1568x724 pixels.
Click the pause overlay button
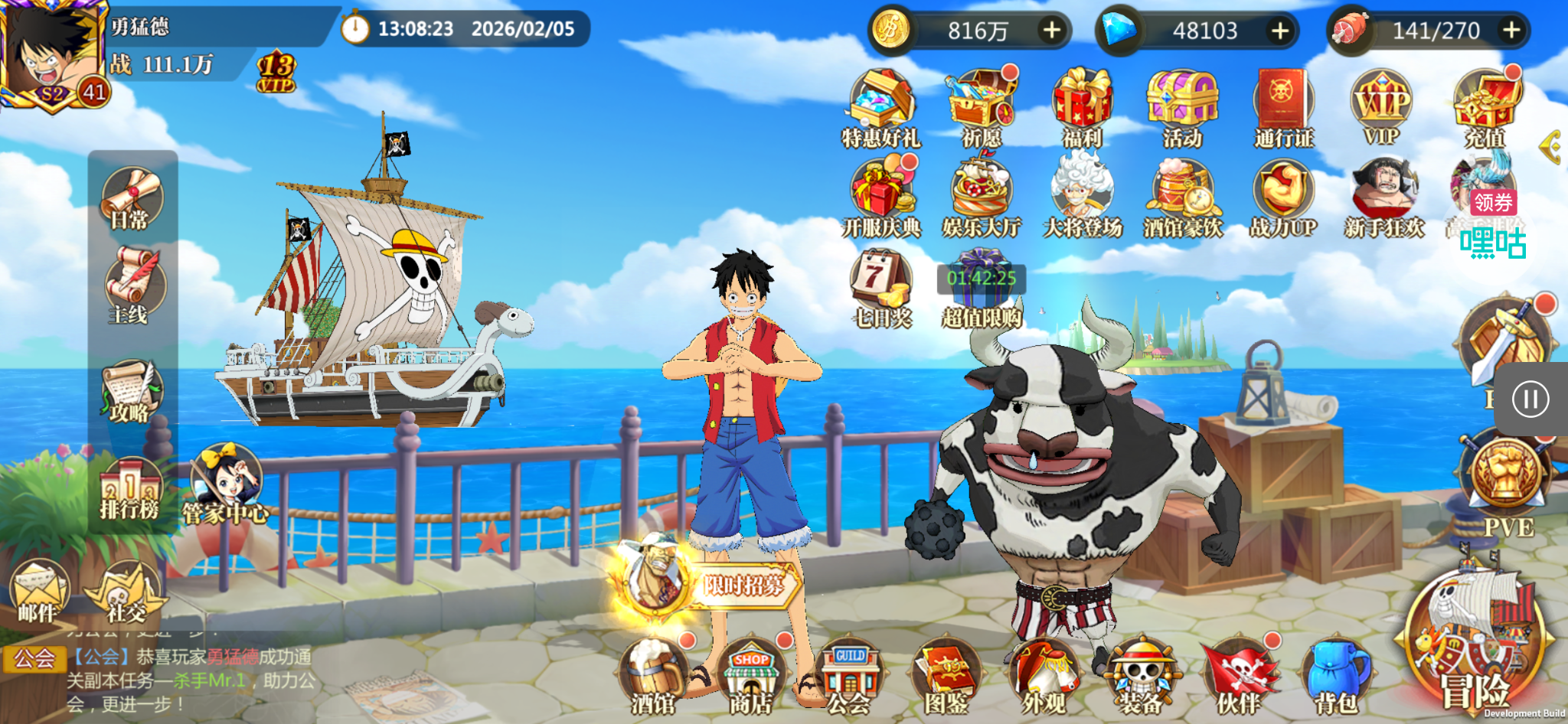pos(1530,400)
